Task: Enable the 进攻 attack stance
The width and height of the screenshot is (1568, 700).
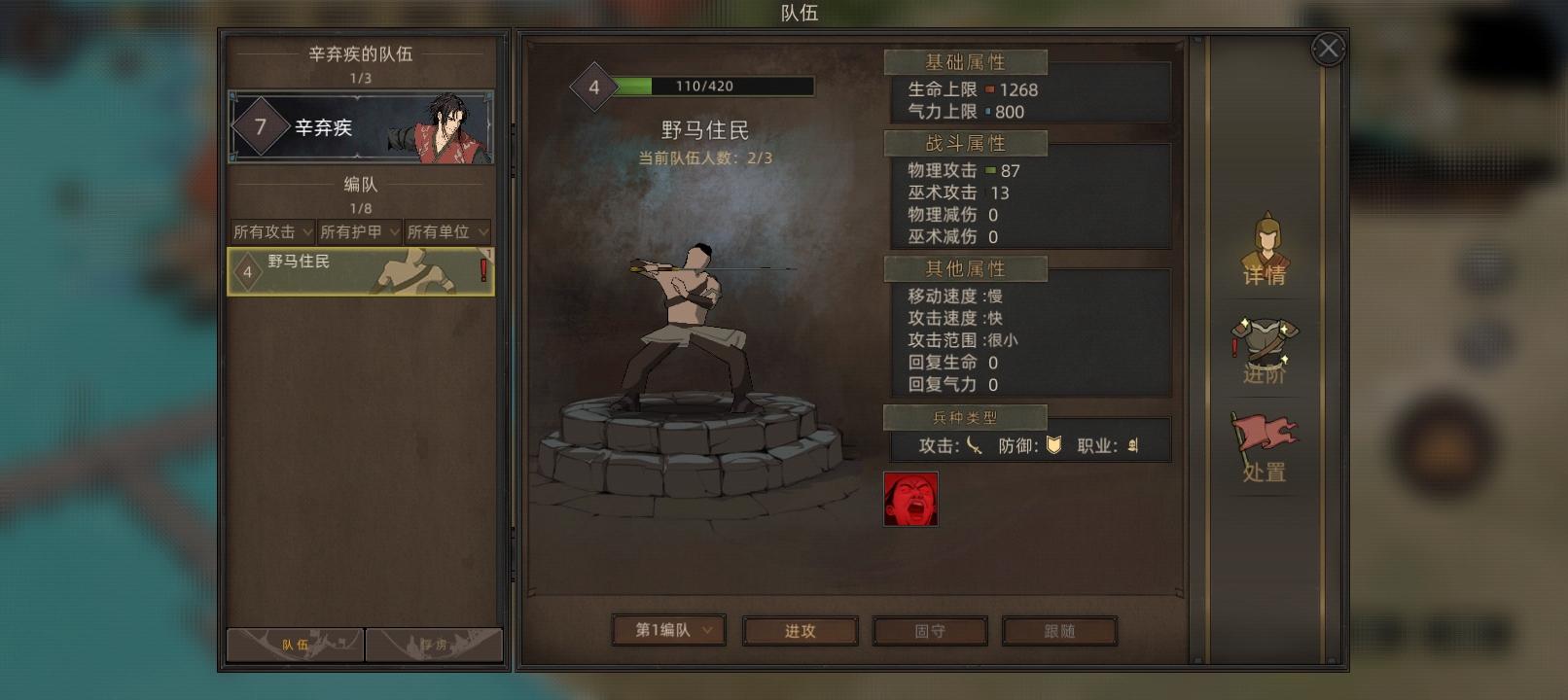Action: click(800, 630)
